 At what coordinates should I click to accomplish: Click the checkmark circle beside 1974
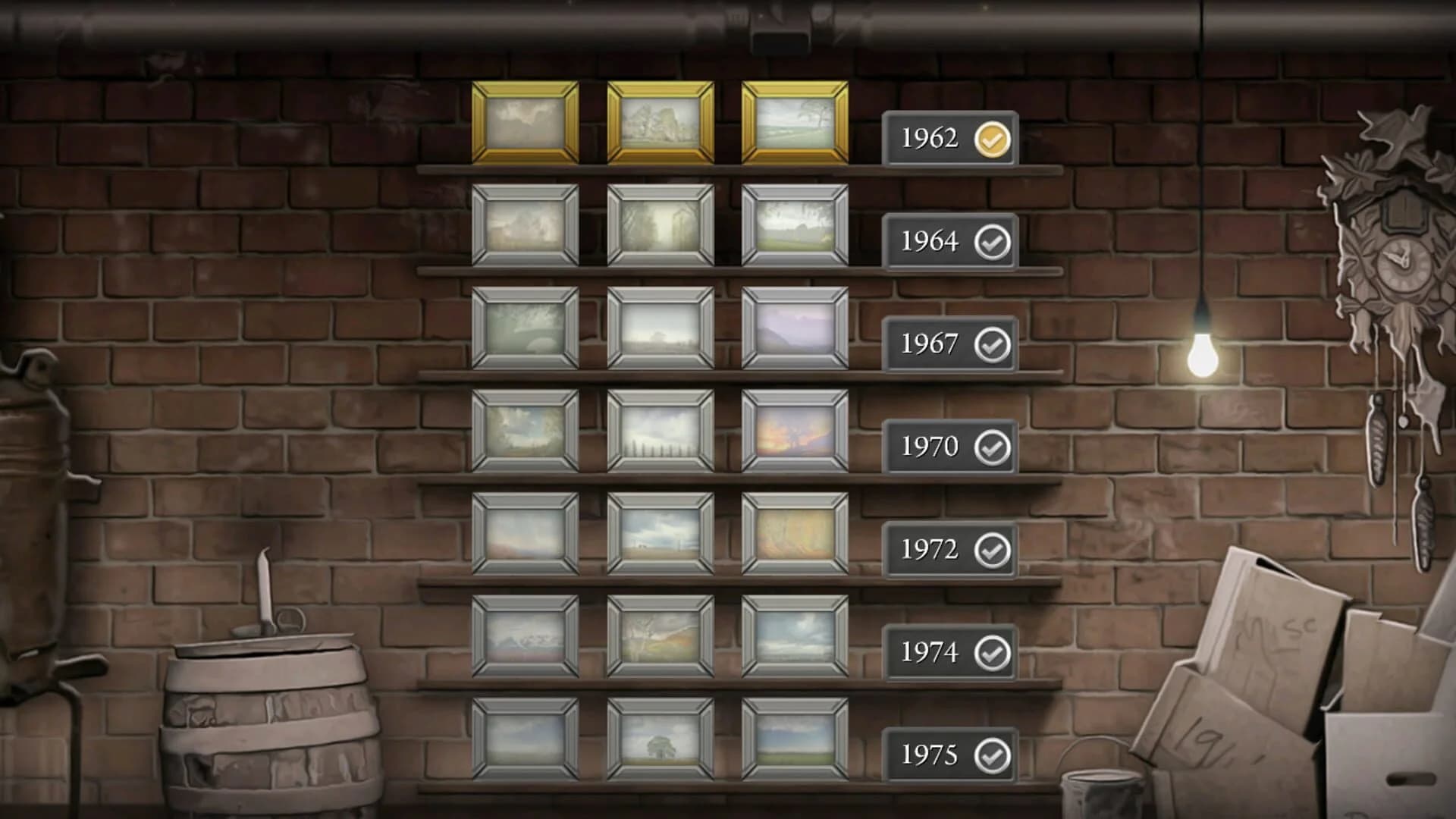(993, 651)
